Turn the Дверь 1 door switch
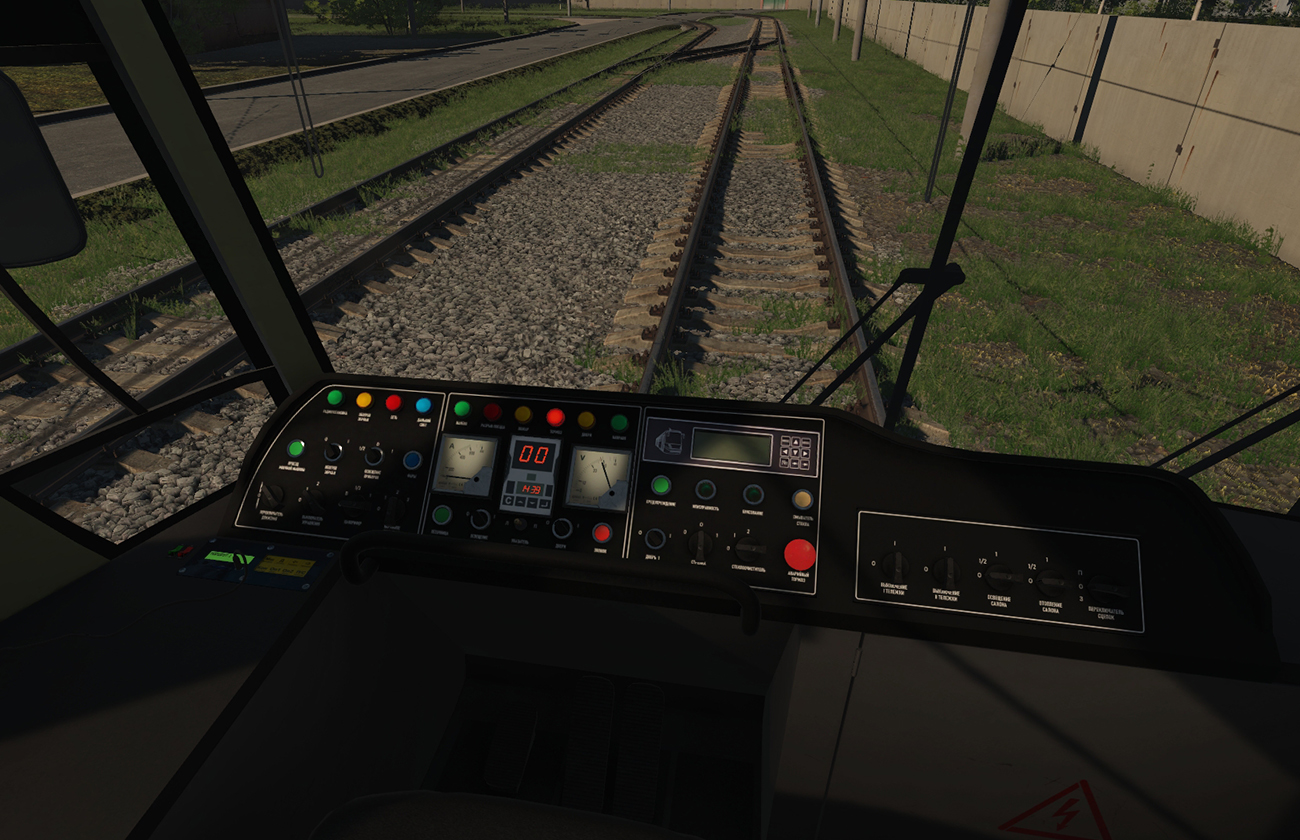 pos(655,539)
